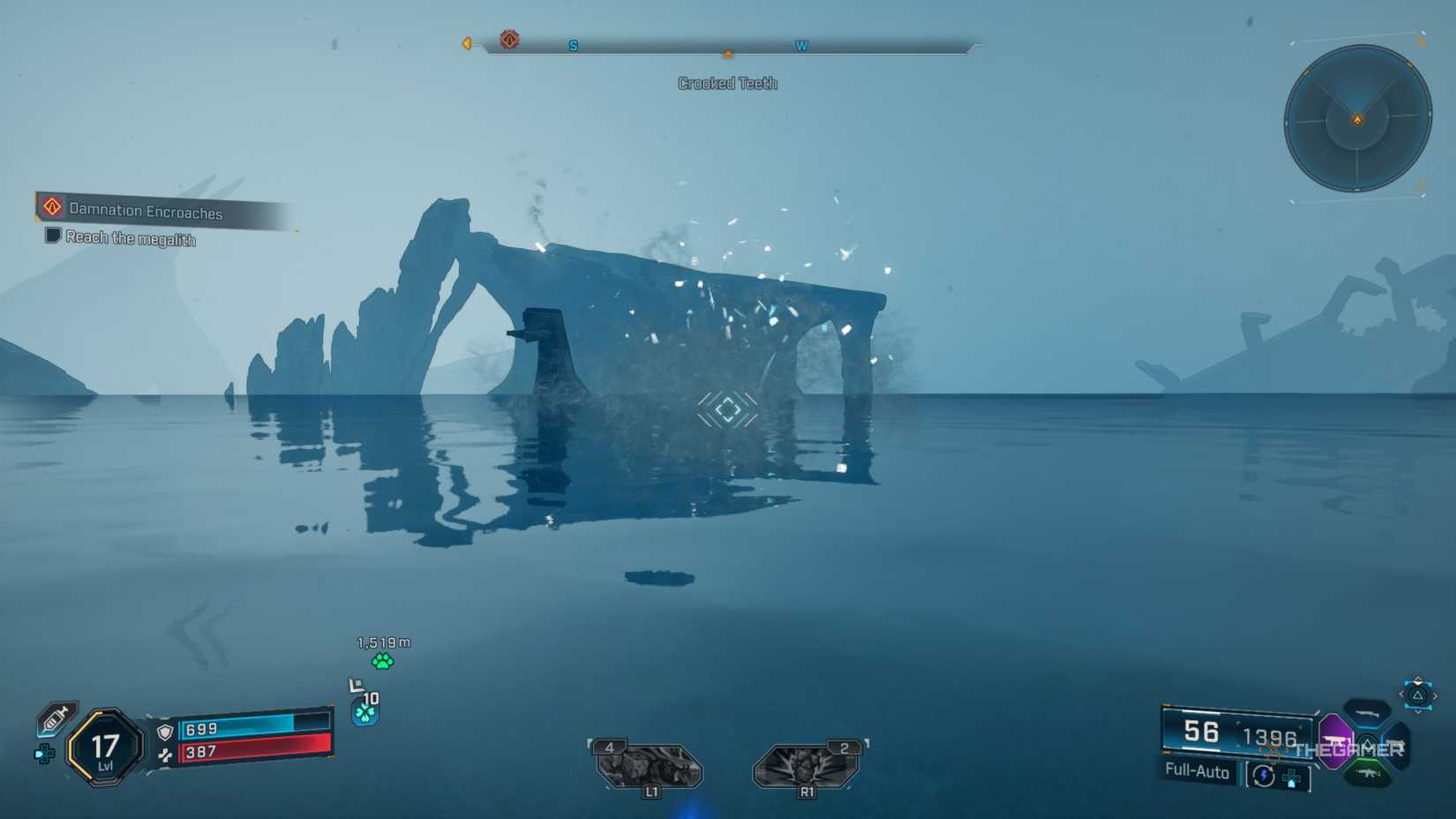This screenshot has height=819, width=1456.
Task: Select the health syringe icon
Action: (56, 718)
